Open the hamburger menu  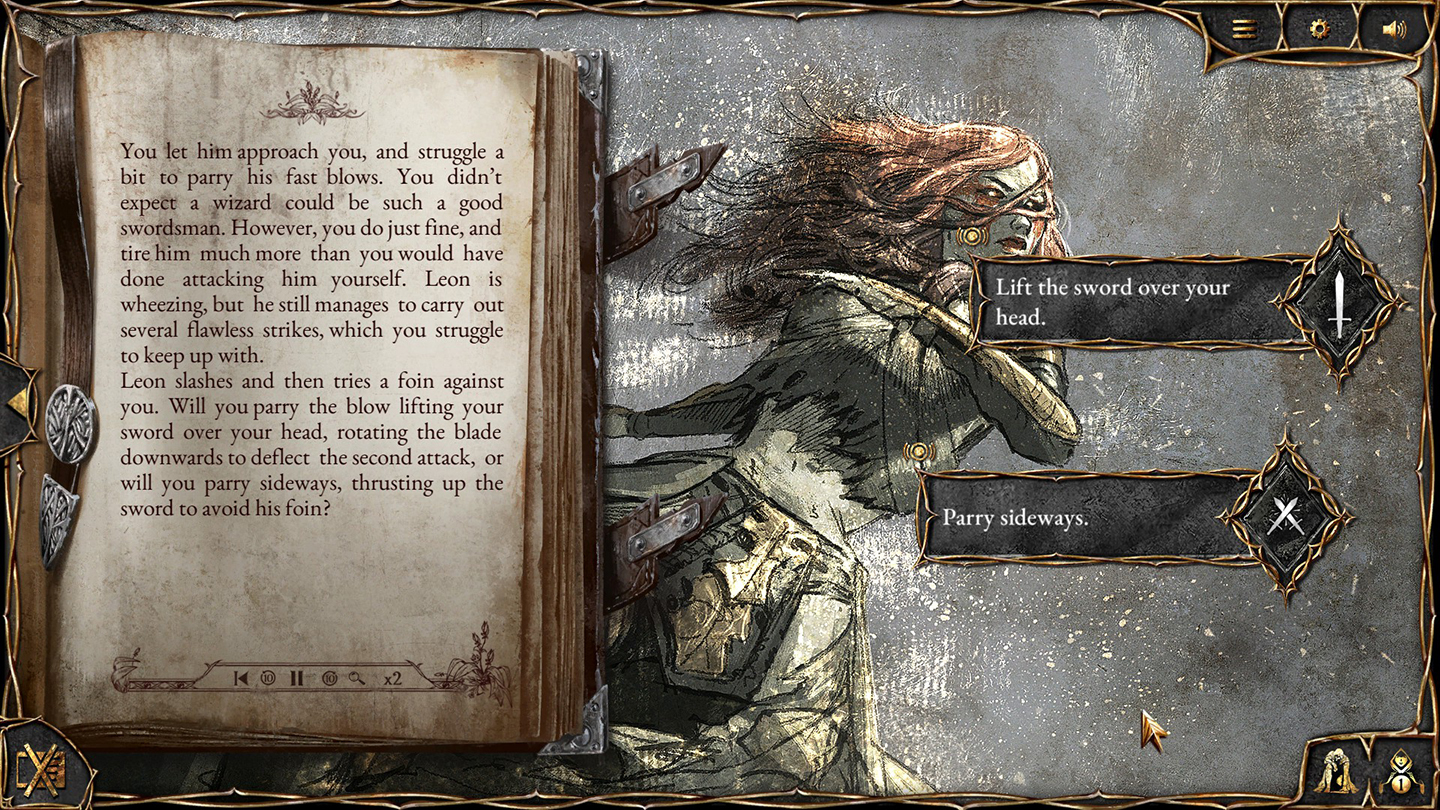1245,29
